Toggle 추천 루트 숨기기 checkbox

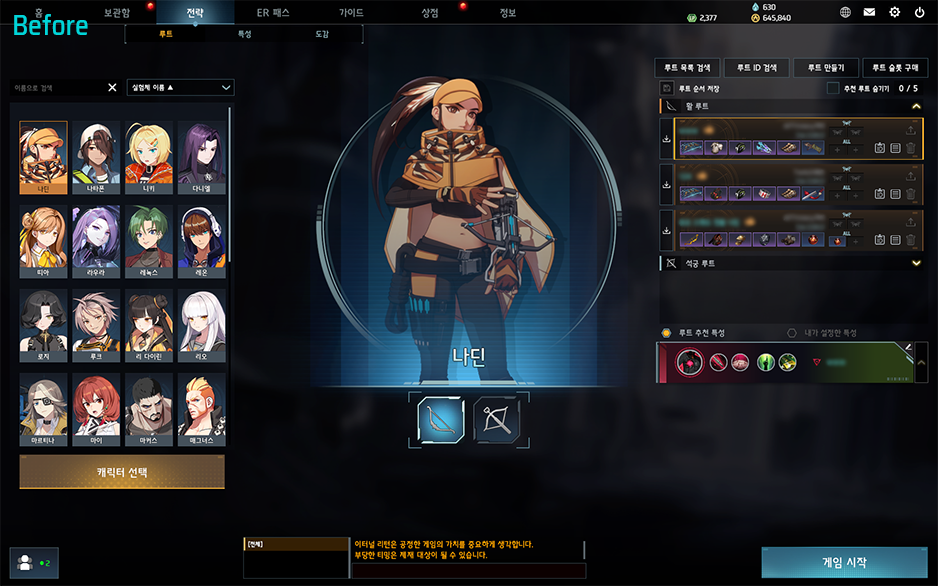[x=833, y=88]
